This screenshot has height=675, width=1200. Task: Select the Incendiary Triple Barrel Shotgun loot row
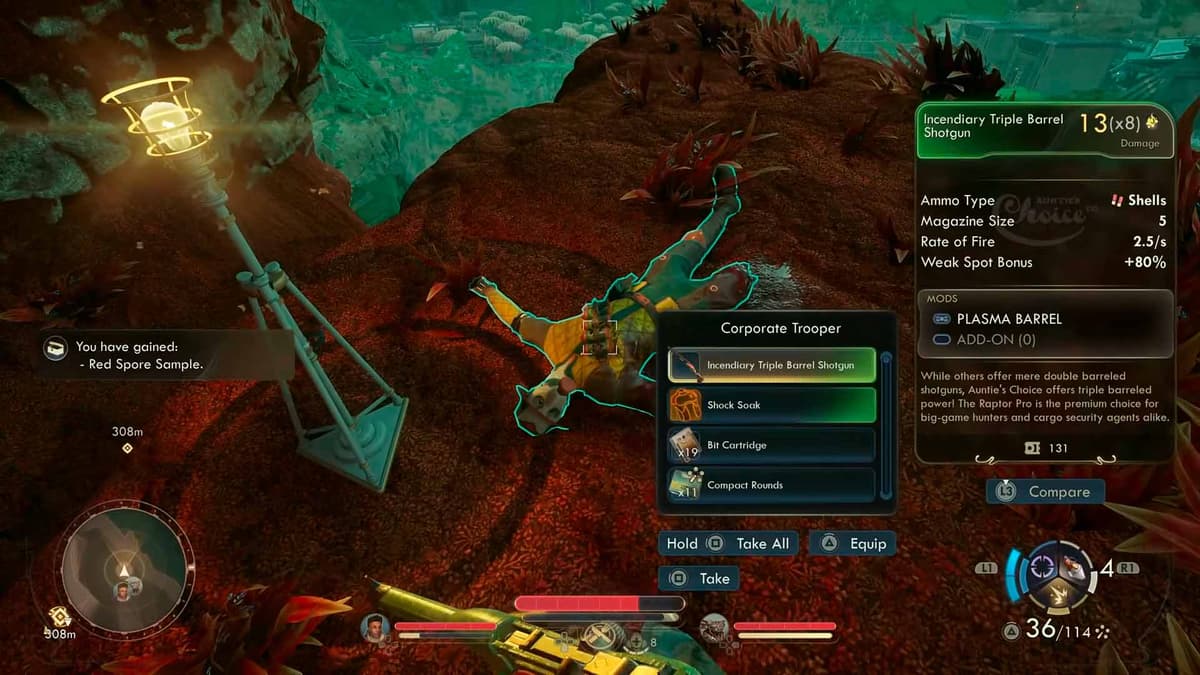pos(771,366)
